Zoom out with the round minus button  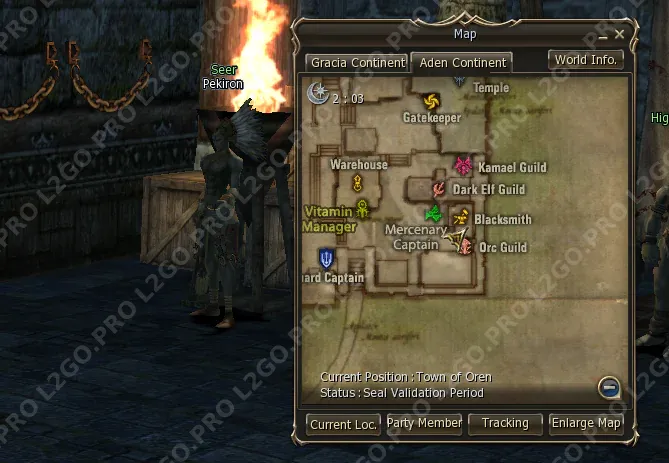609,387
